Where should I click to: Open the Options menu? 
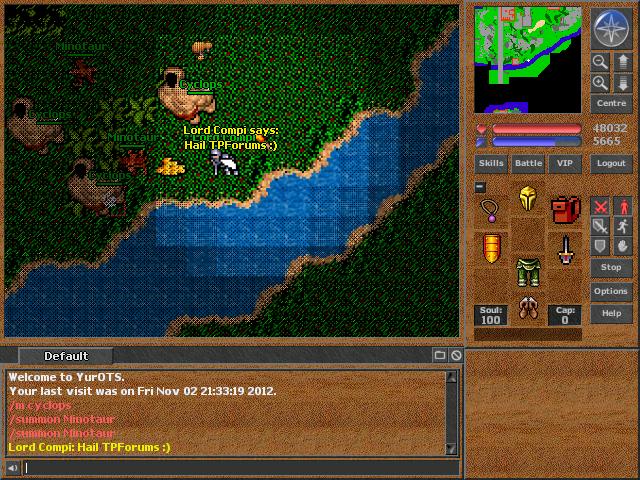coord(610,291)
